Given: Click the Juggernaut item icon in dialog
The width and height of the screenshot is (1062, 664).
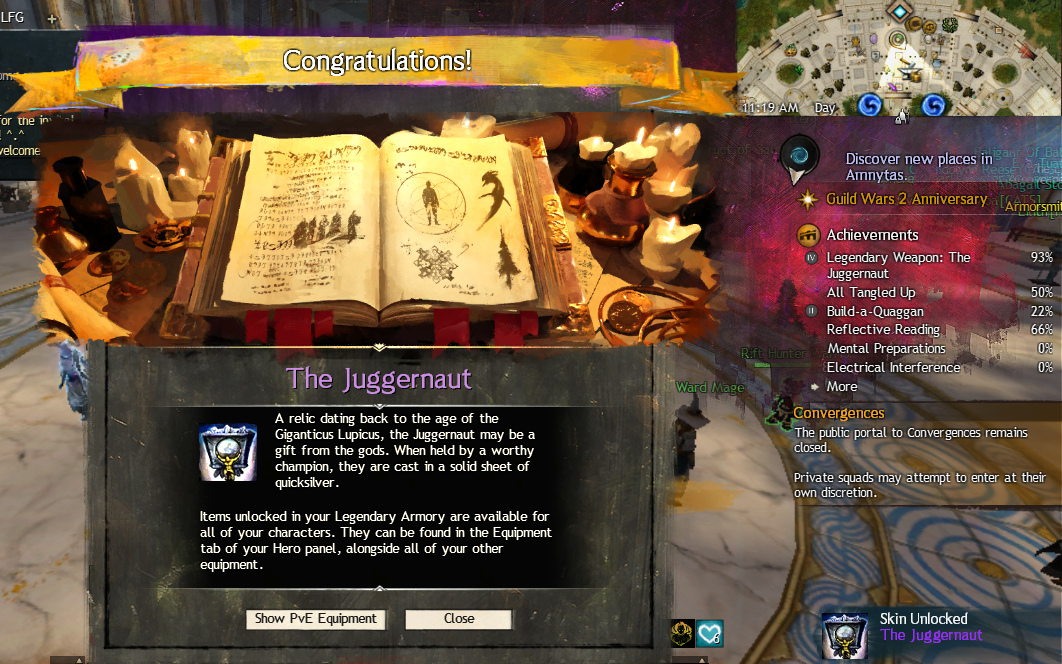Looking at the screenshot, I should point(228,453).
